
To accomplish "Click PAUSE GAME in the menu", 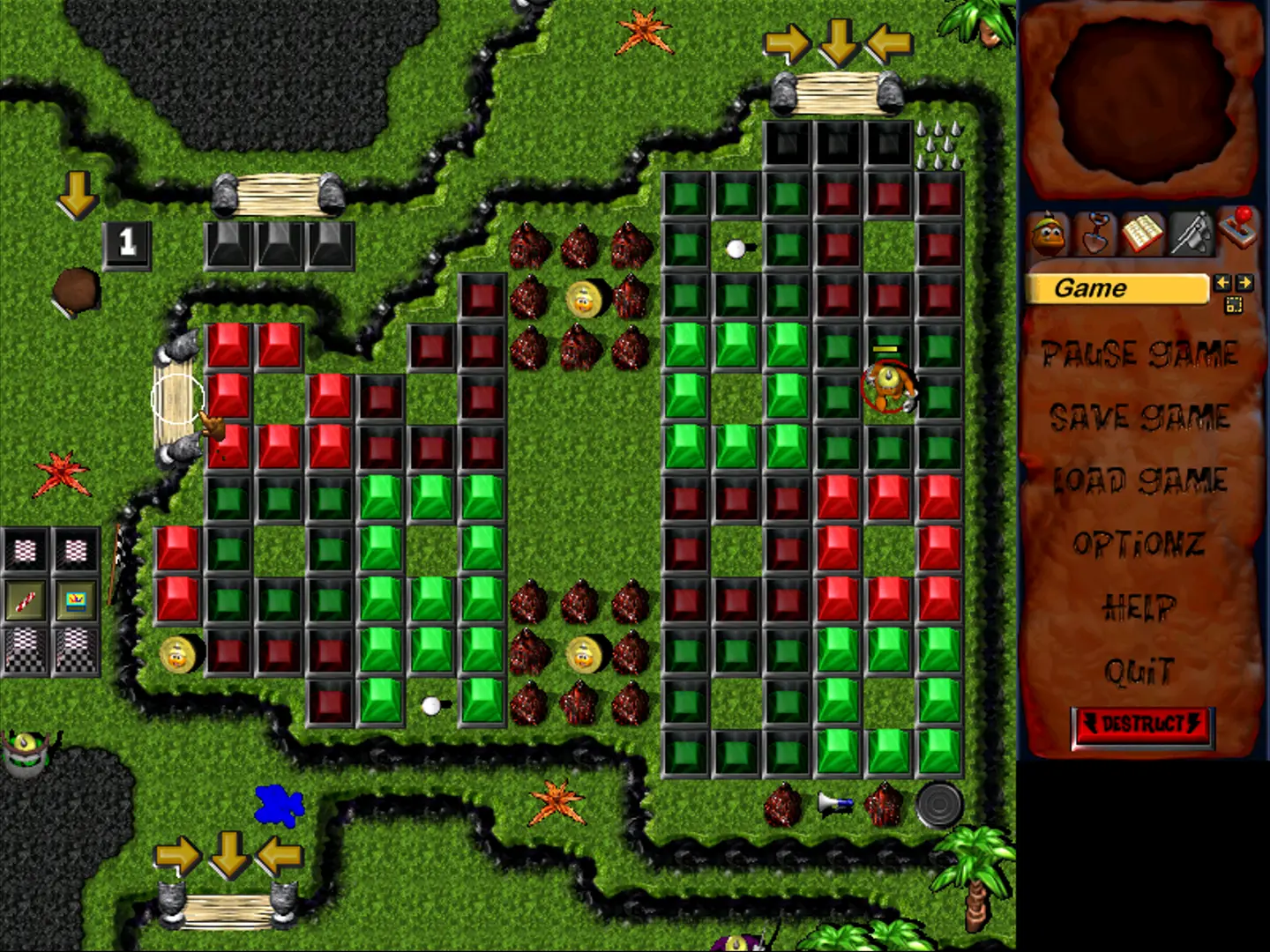I will coord(1139,354).
